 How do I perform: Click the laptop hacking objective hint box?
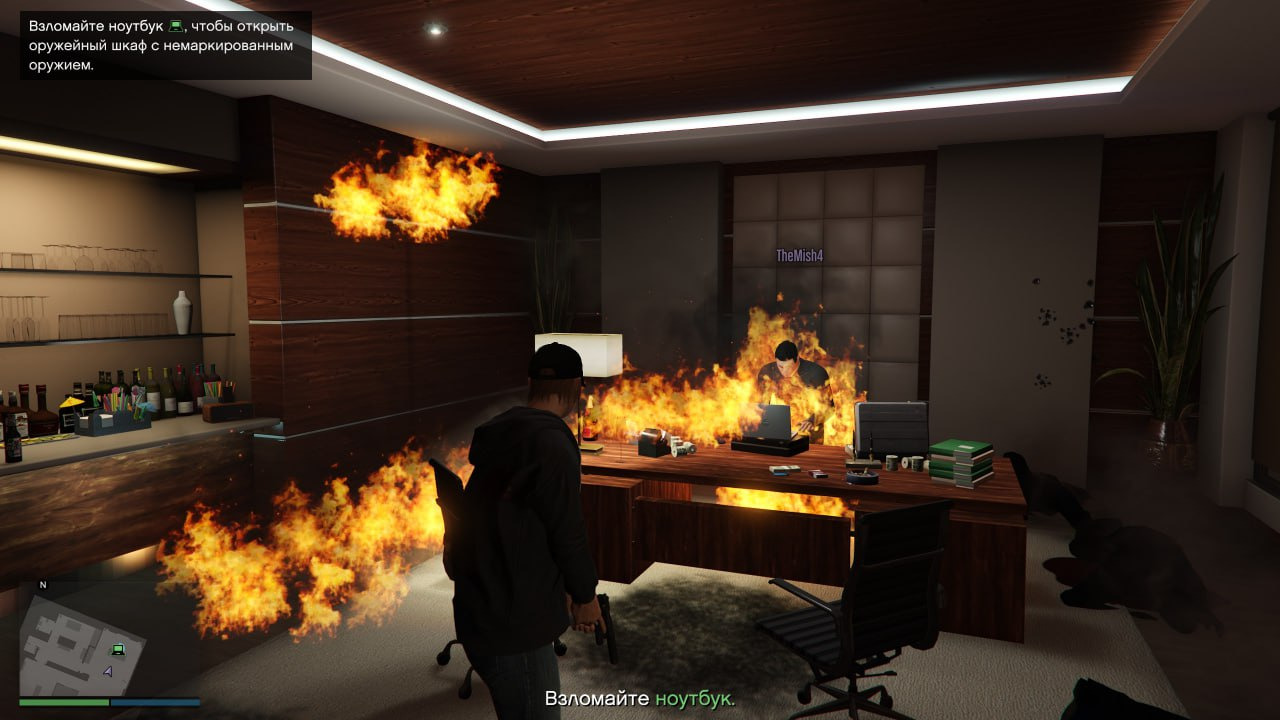click(166, 45)
